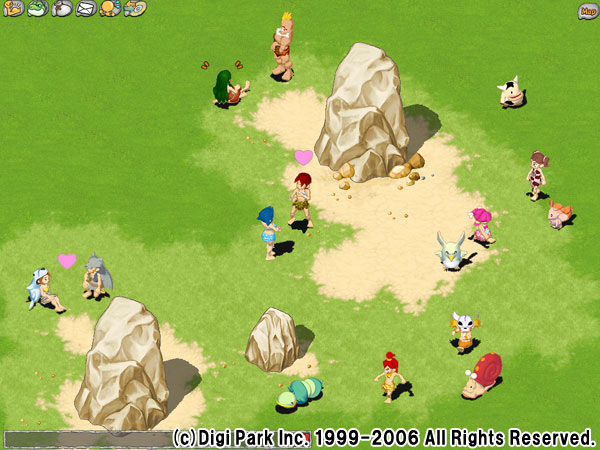Image resolution: width=600 pixels, height=450 pixels.
Task: Select the tied sack stone icon
Action: (x=61, y=9)
